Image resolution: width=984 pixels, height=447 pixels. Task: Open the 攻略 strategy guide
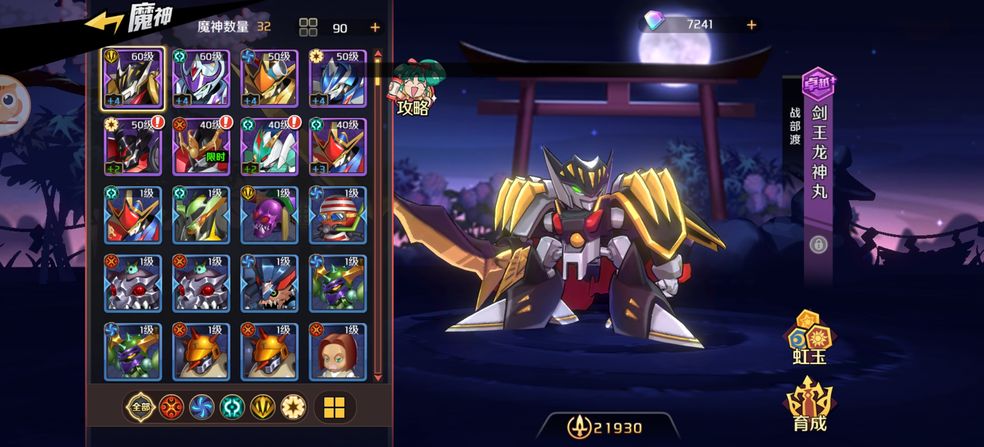pyautogui.click(x=412, y=90)
